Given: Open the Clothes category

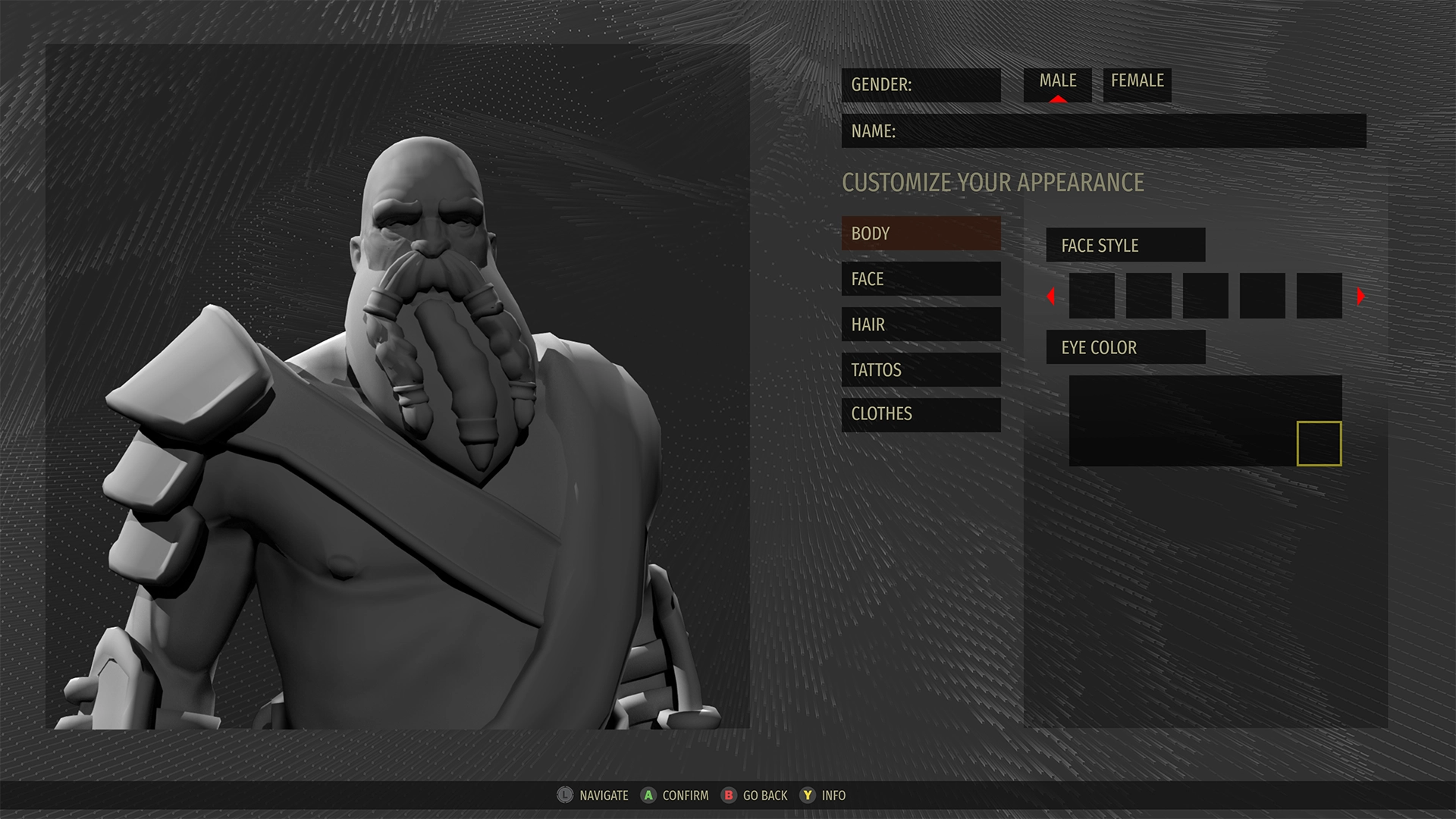Looking at the screenshot, I should (x=921, y=414).
